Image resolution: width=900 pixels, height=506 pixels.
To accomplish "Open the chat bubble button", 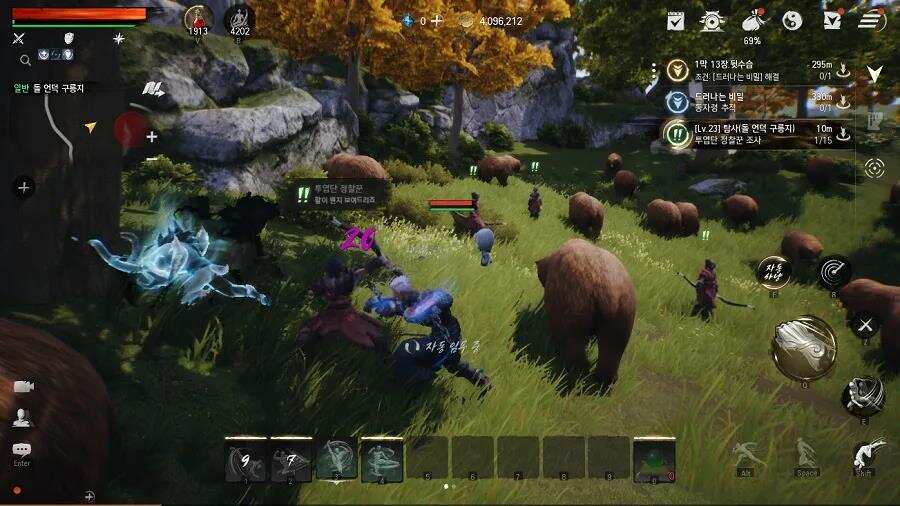I will (x=22, y=451).
